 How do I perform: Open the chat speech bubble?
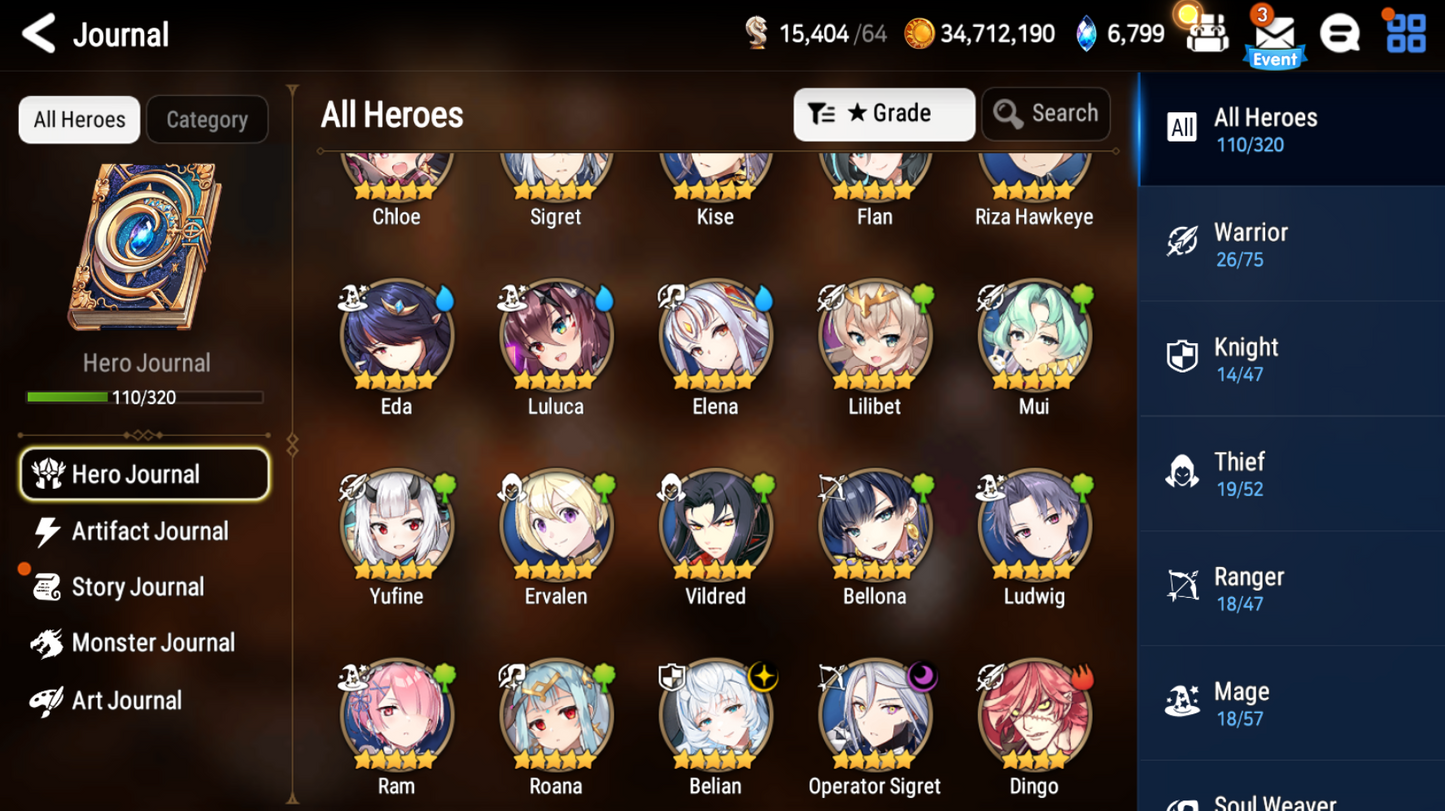click(1339, 35)
